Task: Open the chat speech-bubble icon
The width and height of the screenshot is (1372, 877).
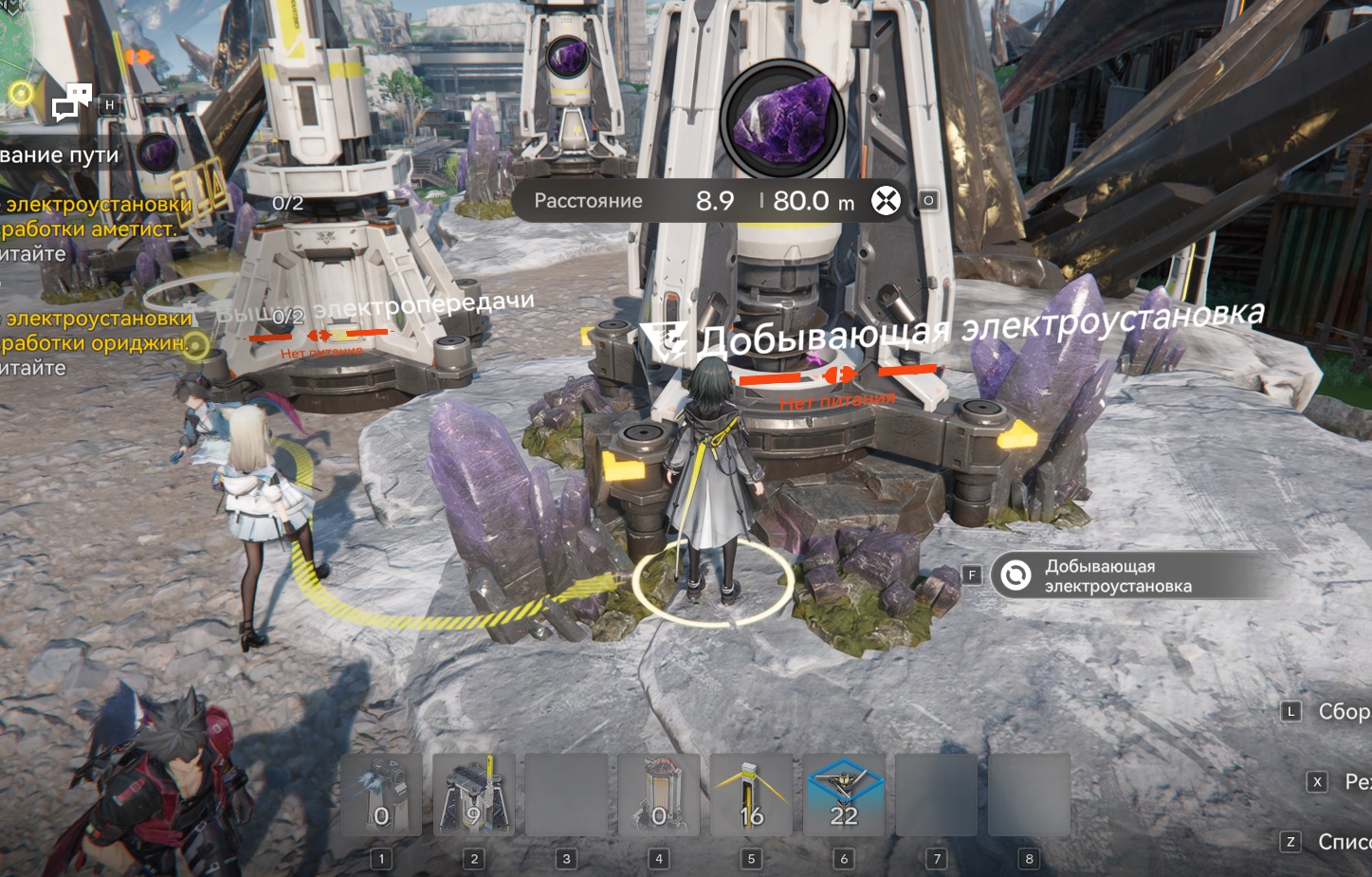Action: (72, 101)
